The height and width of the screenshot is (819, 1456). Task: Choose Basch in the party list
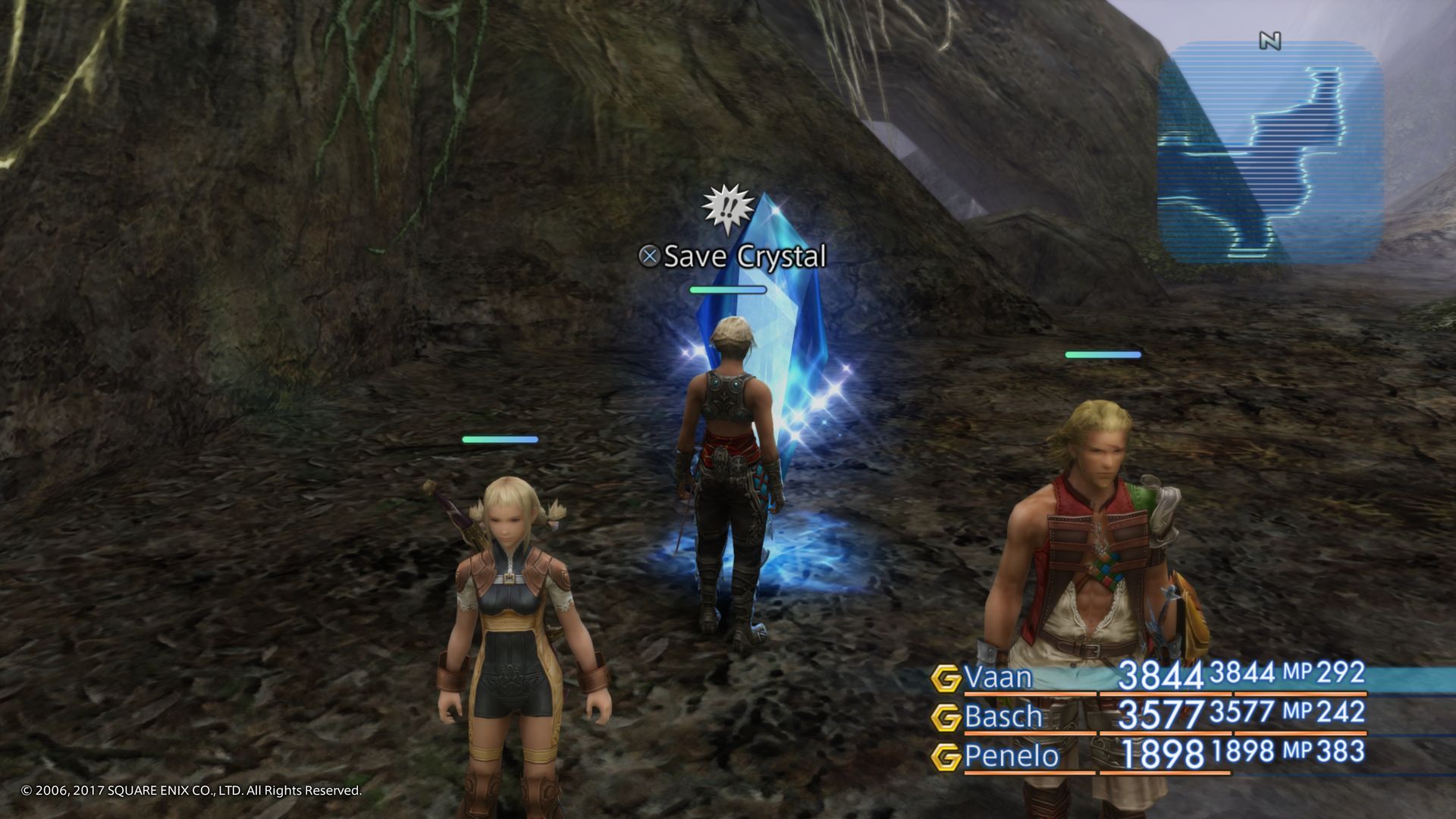pyautogui.click(x=1003, y=717)
